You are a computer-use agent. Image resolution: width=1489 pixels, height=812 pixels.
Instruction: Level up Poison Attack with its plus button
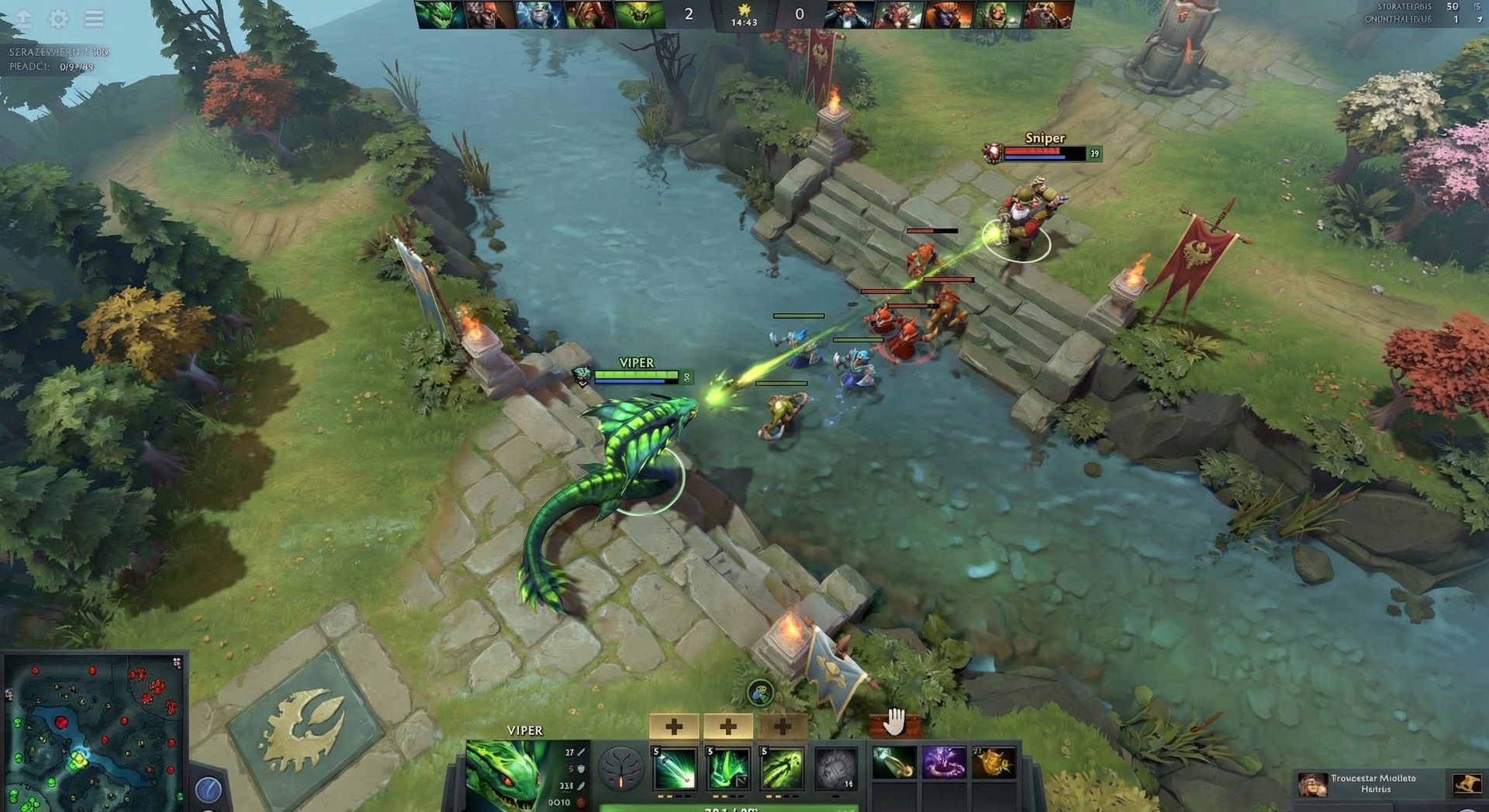click(x=673, y=727)
